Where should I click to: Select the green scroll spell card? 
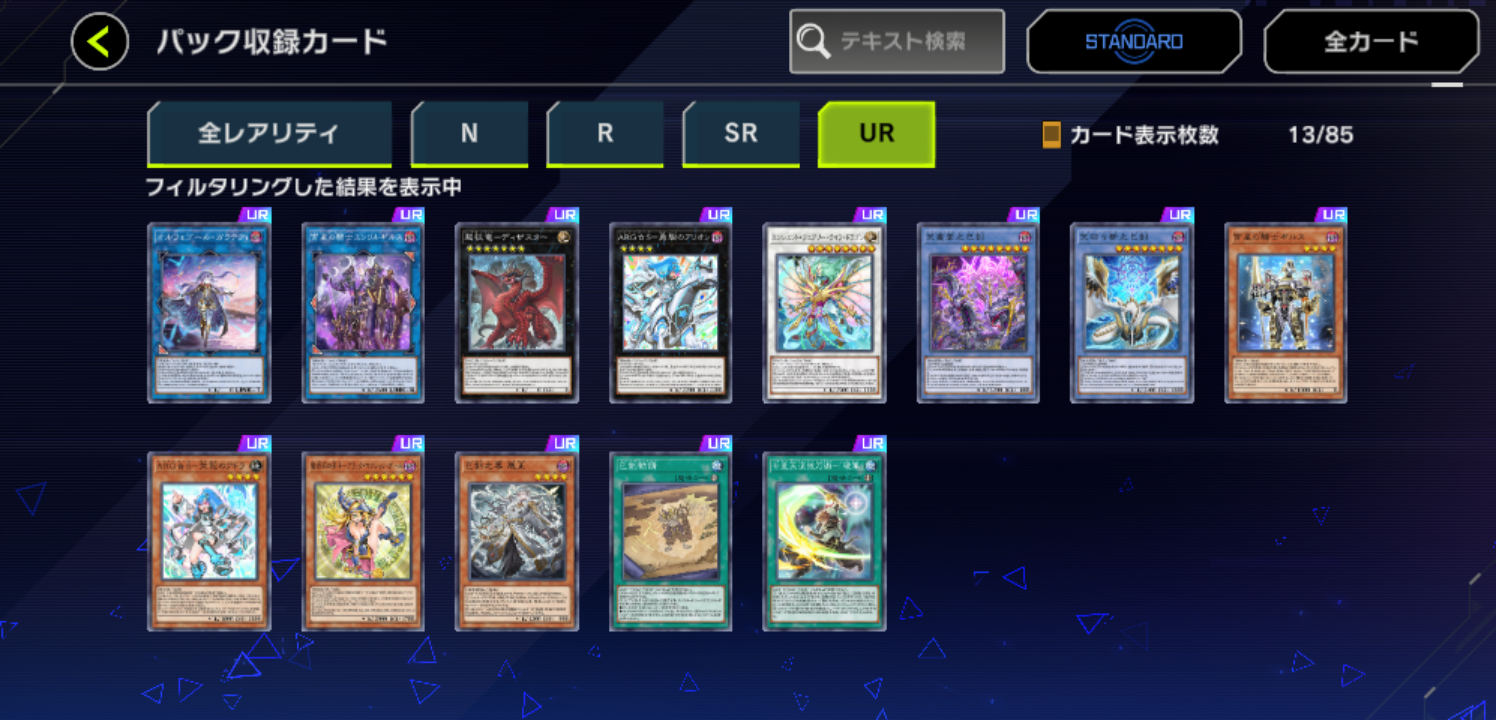point(671,541)
